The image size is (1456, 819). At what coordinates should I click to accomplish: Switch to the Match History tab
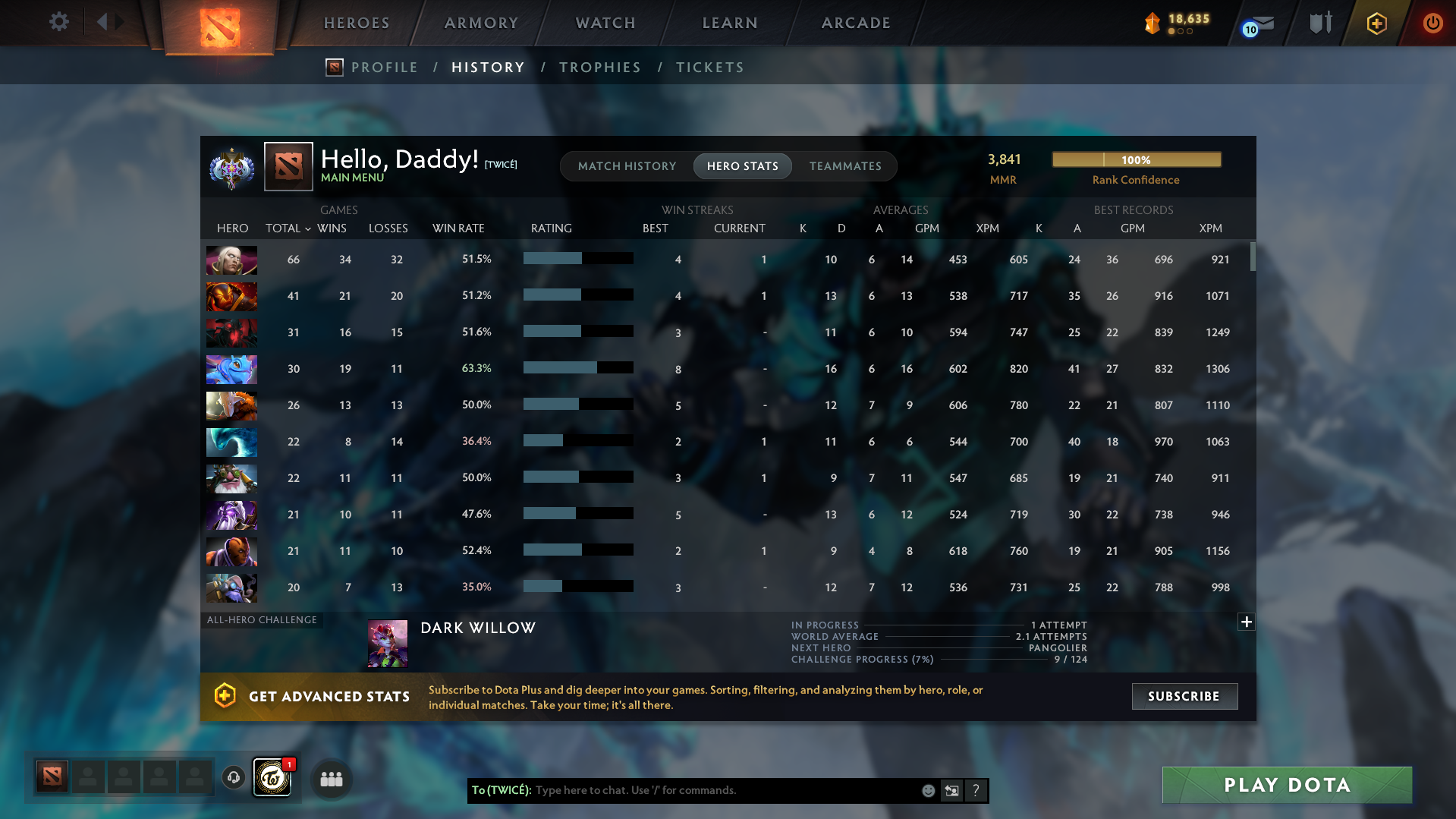[x=627, y=166]
